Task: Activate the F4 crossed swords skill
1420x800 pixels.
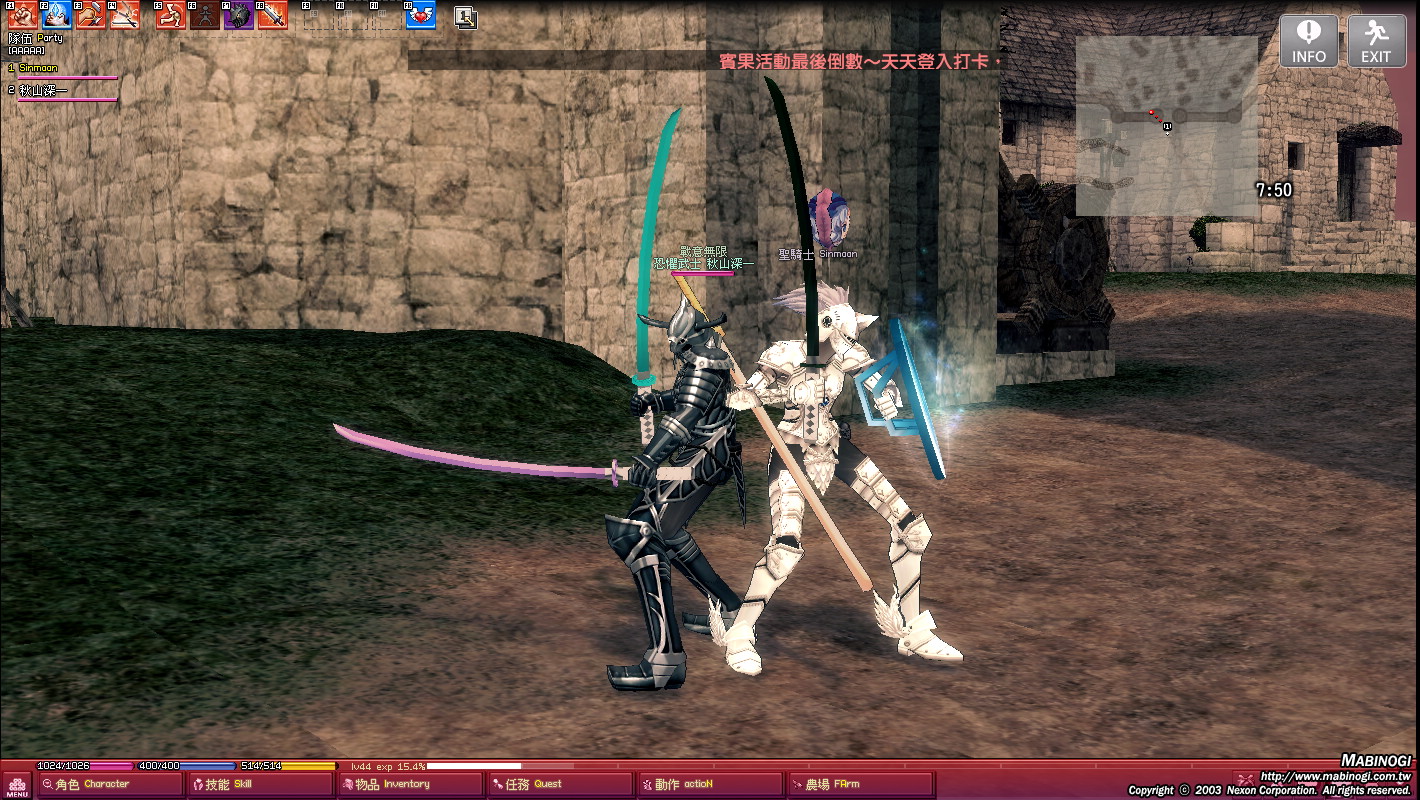Action: (125, 15)
